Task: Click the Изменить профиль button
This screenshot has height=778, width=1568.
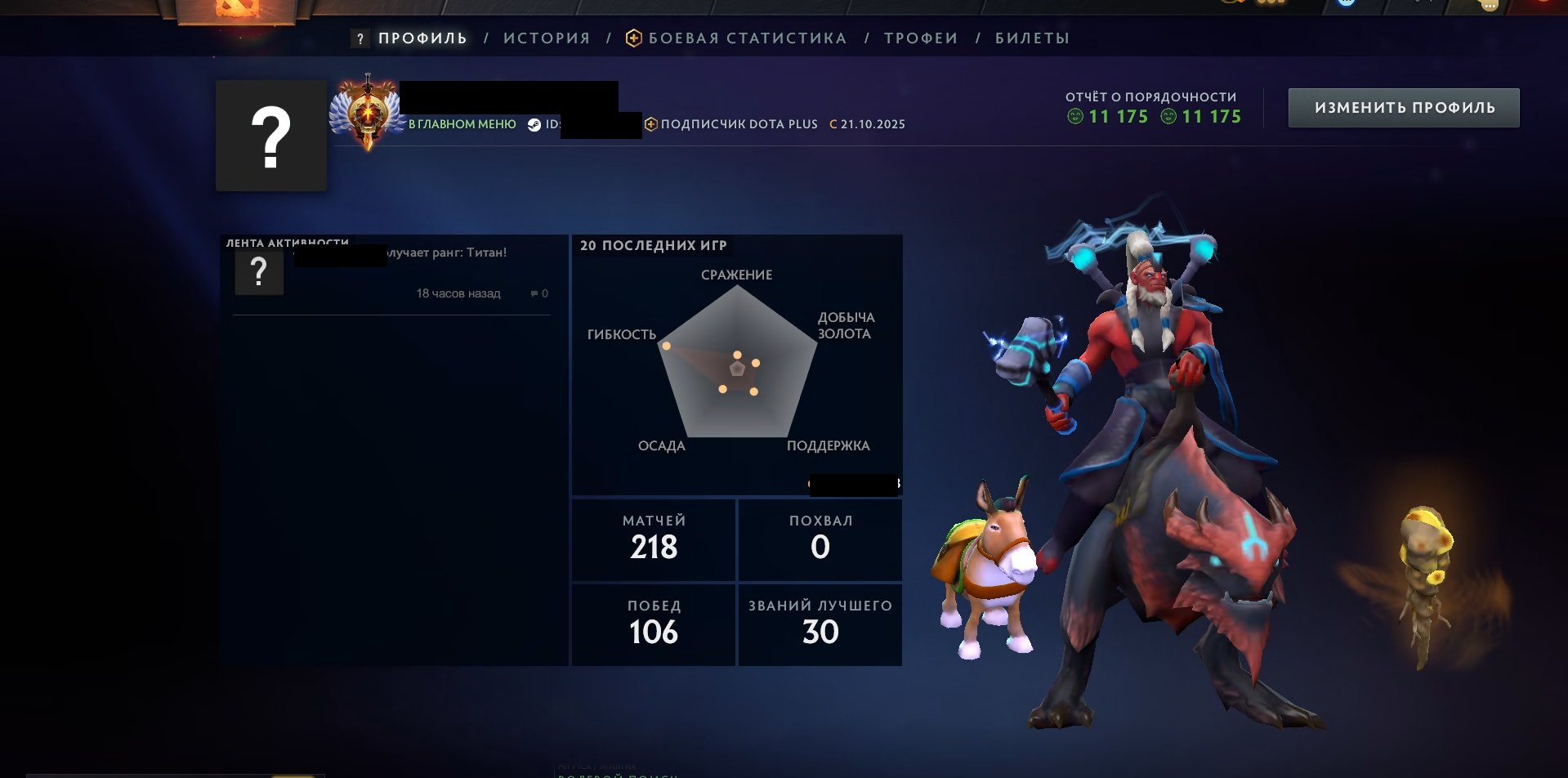Action: [1404, 108]
